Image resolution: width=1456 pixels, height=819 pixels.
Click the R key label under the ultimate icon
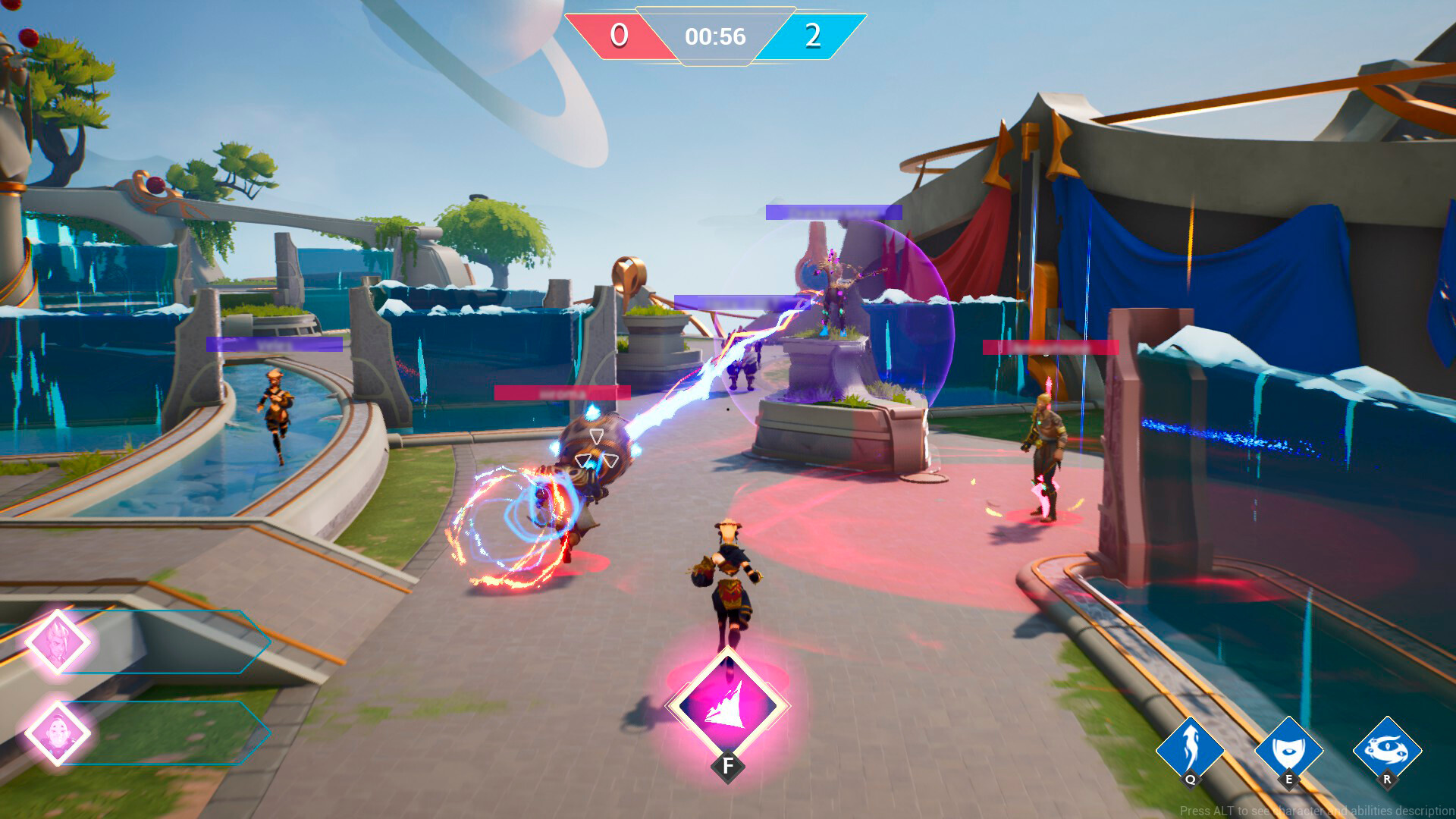point(1389,777)
